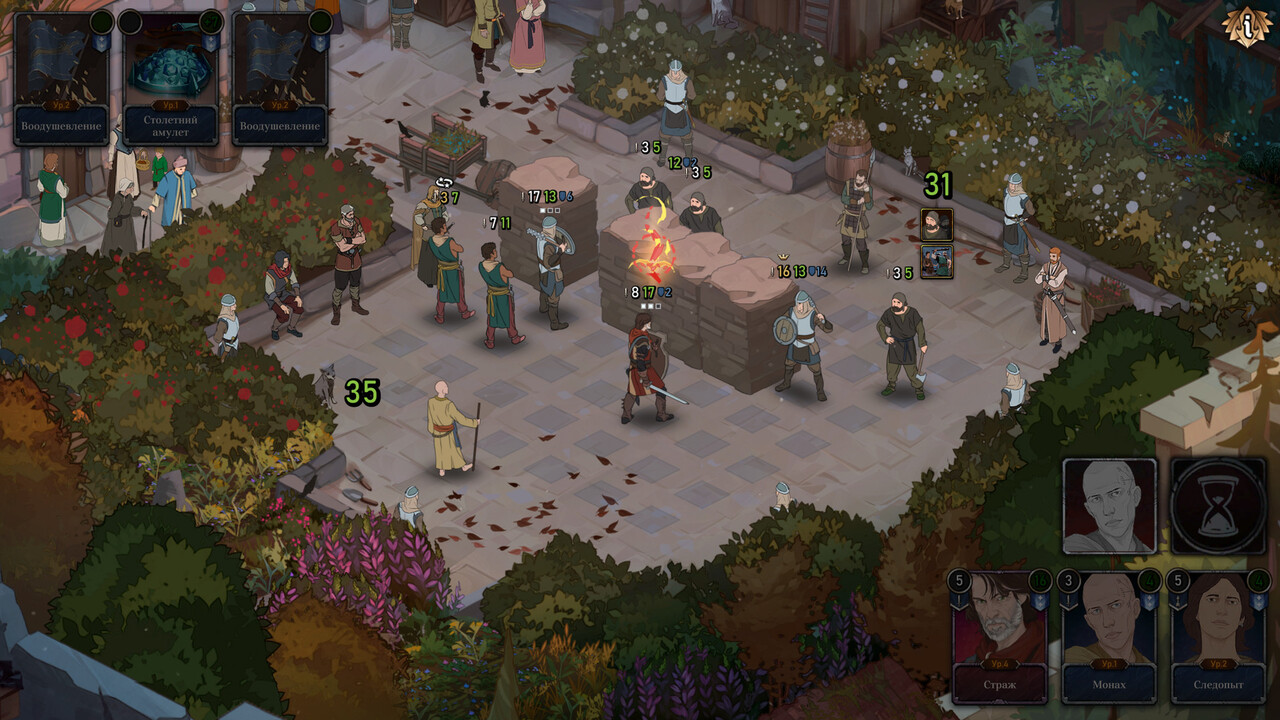Click the +7 counter on the Столетний амулет card
Screen dimensions: 1280x720
click(x=211, y=24)
